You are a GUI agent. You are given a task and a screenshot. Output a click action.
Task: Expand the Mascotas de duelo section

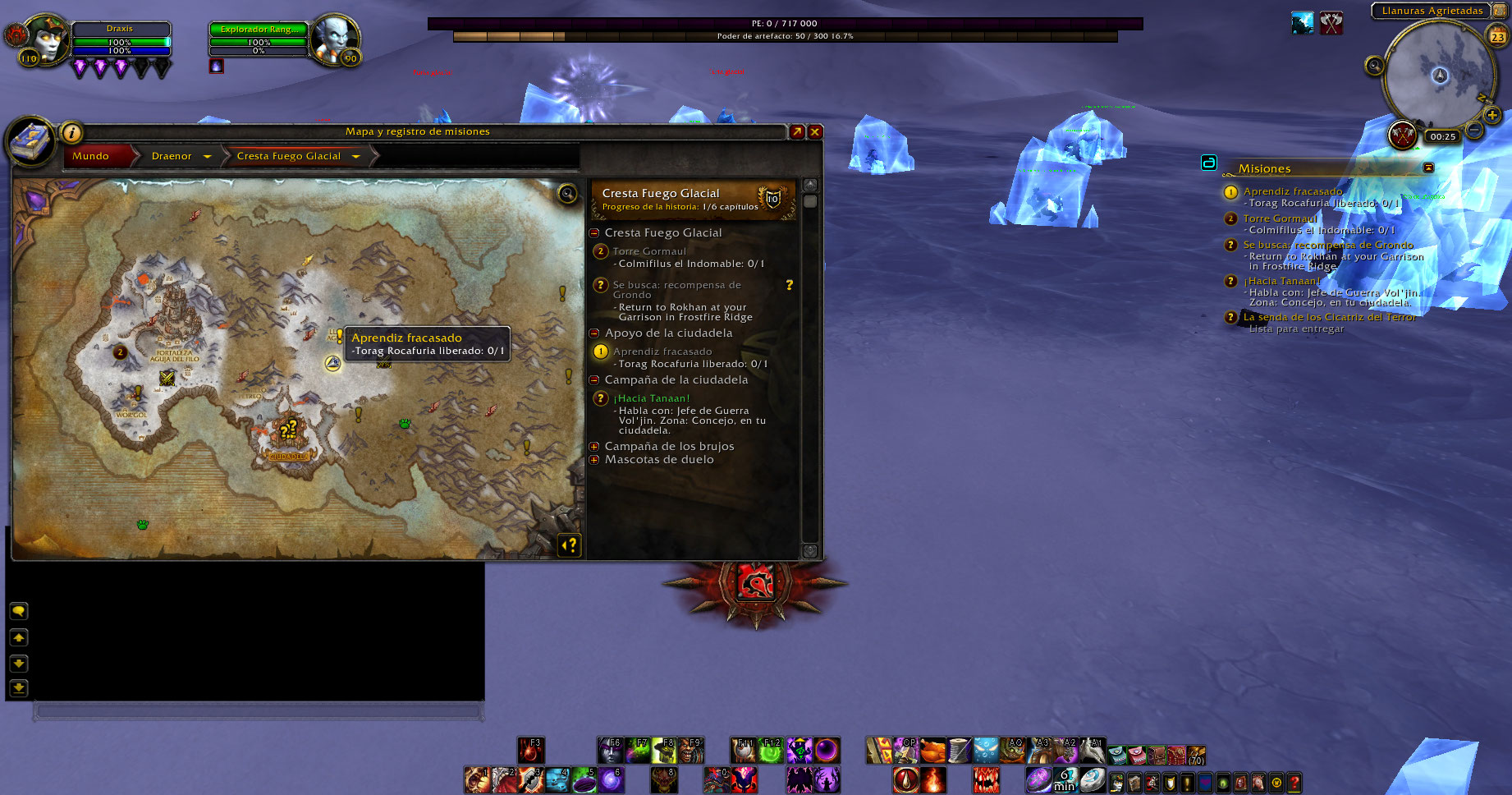(594, 460)
